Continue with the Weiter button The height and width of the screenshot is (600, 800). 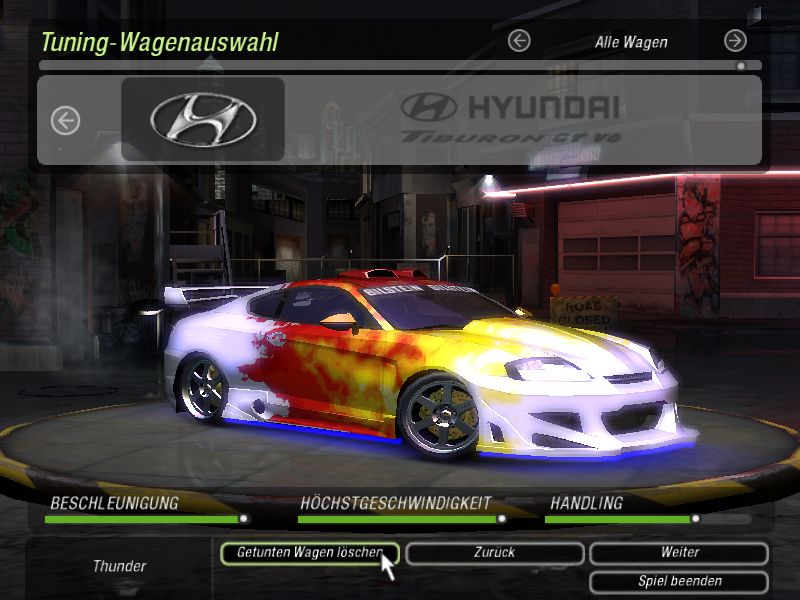[679, 553]
